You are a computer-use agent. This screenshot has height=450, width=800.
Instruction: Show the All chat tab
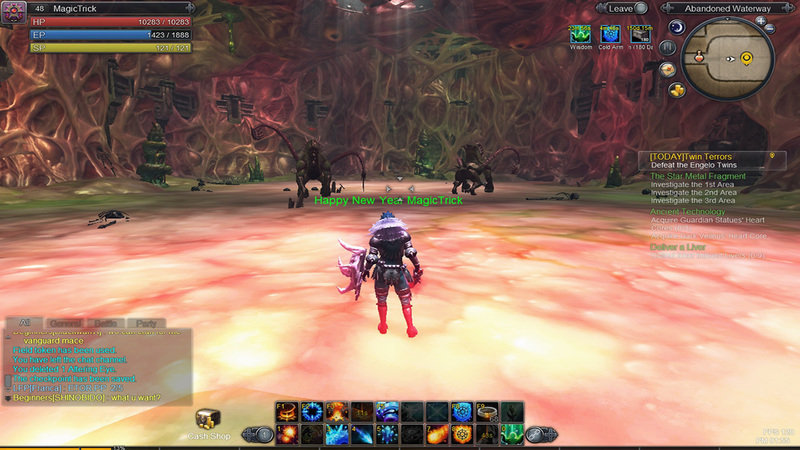pyautogui.click(x=24, y=323)
